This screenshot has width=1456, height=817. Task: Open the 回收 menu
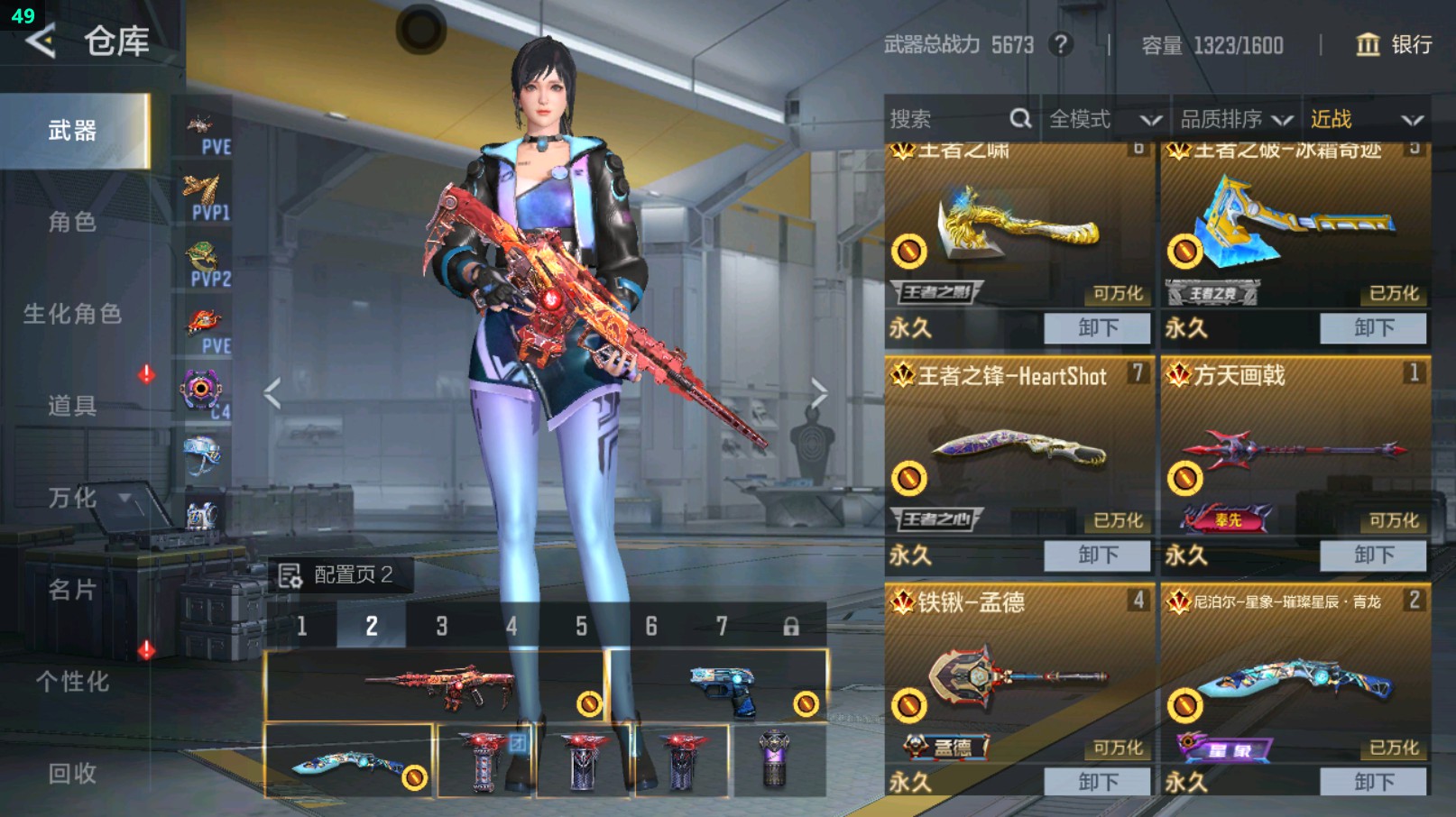coord(72,773)
